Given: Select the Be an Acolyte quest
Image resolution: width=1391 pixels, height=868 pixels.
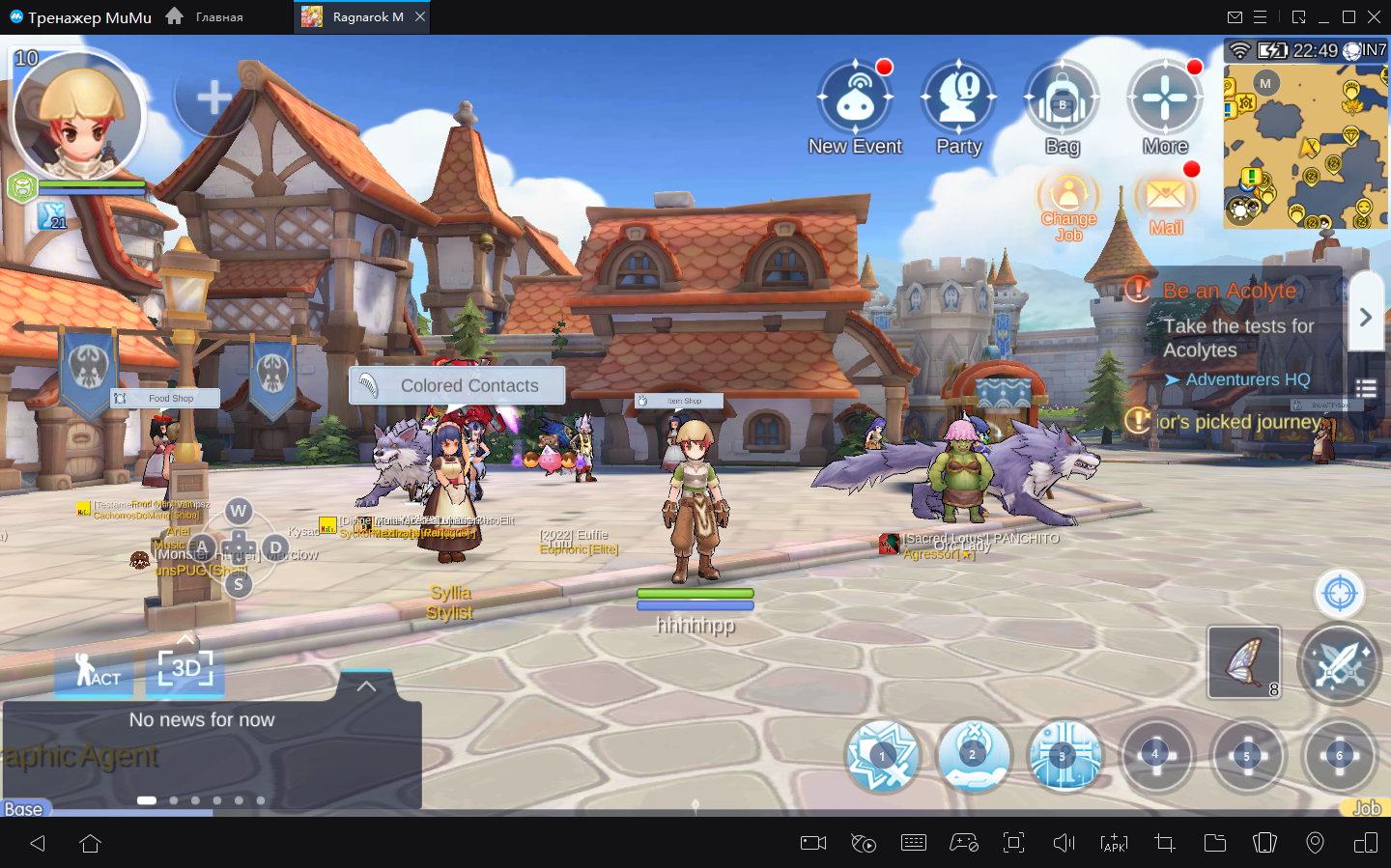Looking at the screenshot, I should (1229, 291).
